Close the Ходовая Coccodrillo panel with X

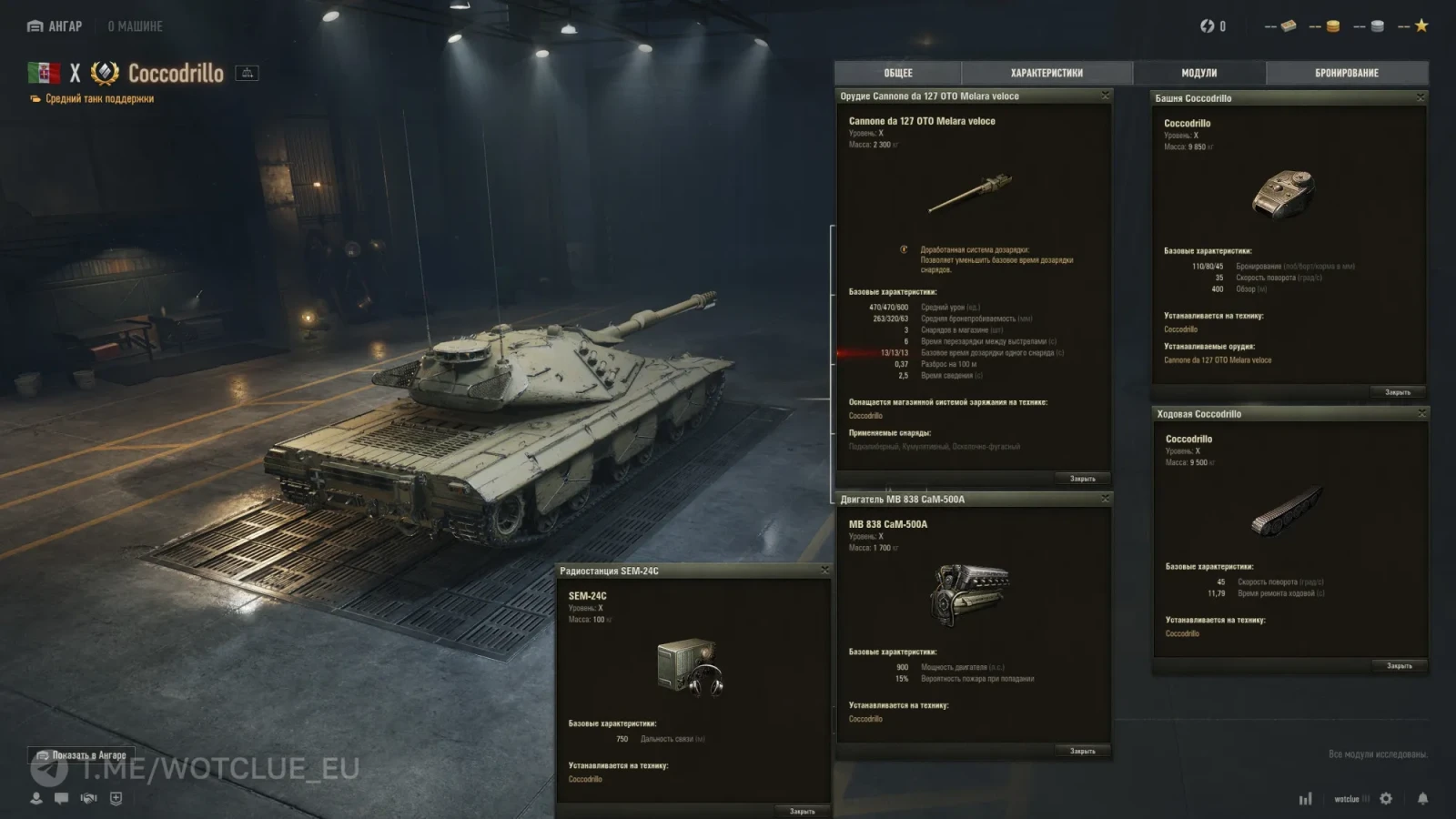point(1421,413)
